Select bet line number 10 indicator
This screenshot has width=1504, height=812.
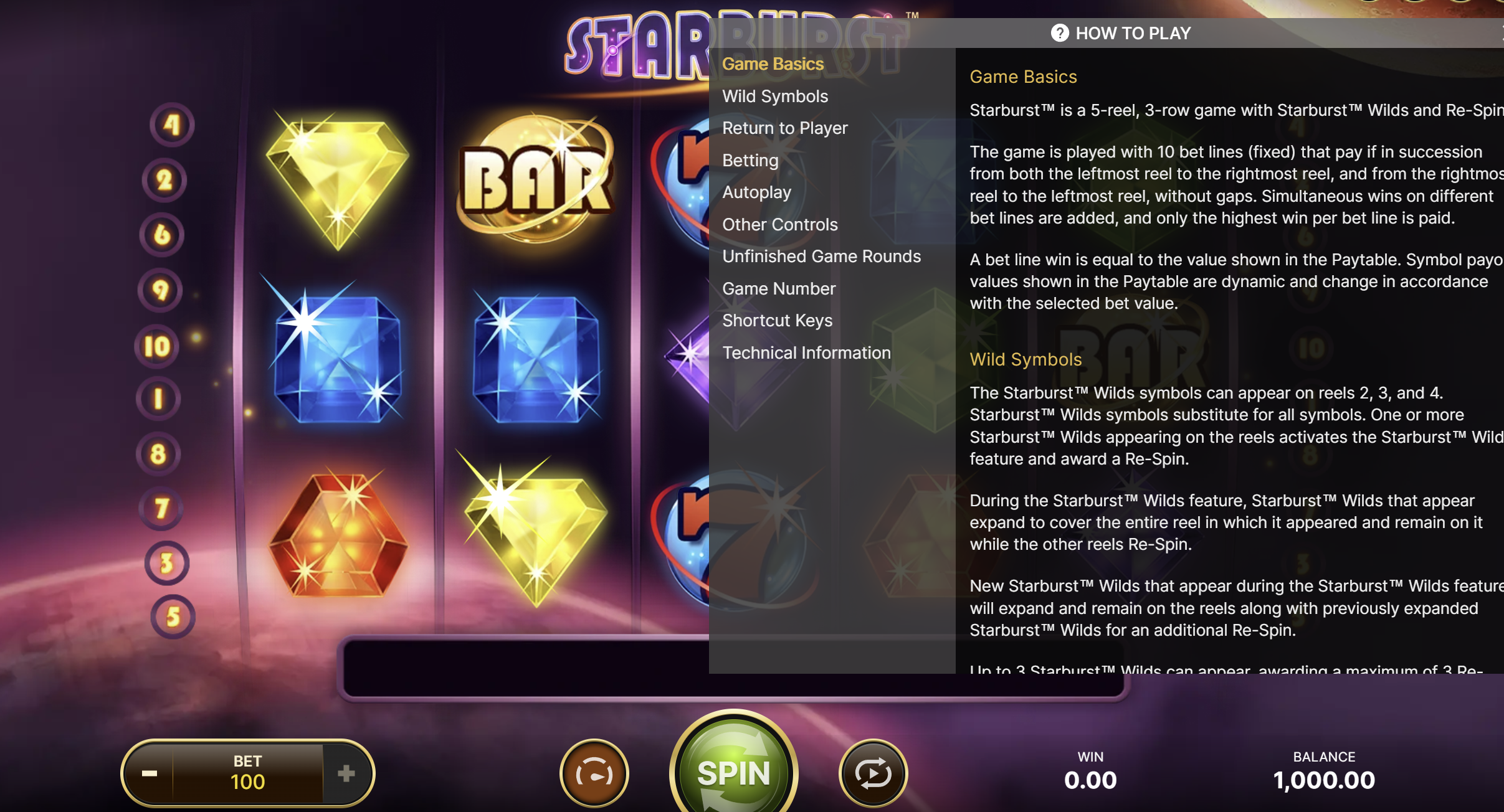(x=157, y=346)
